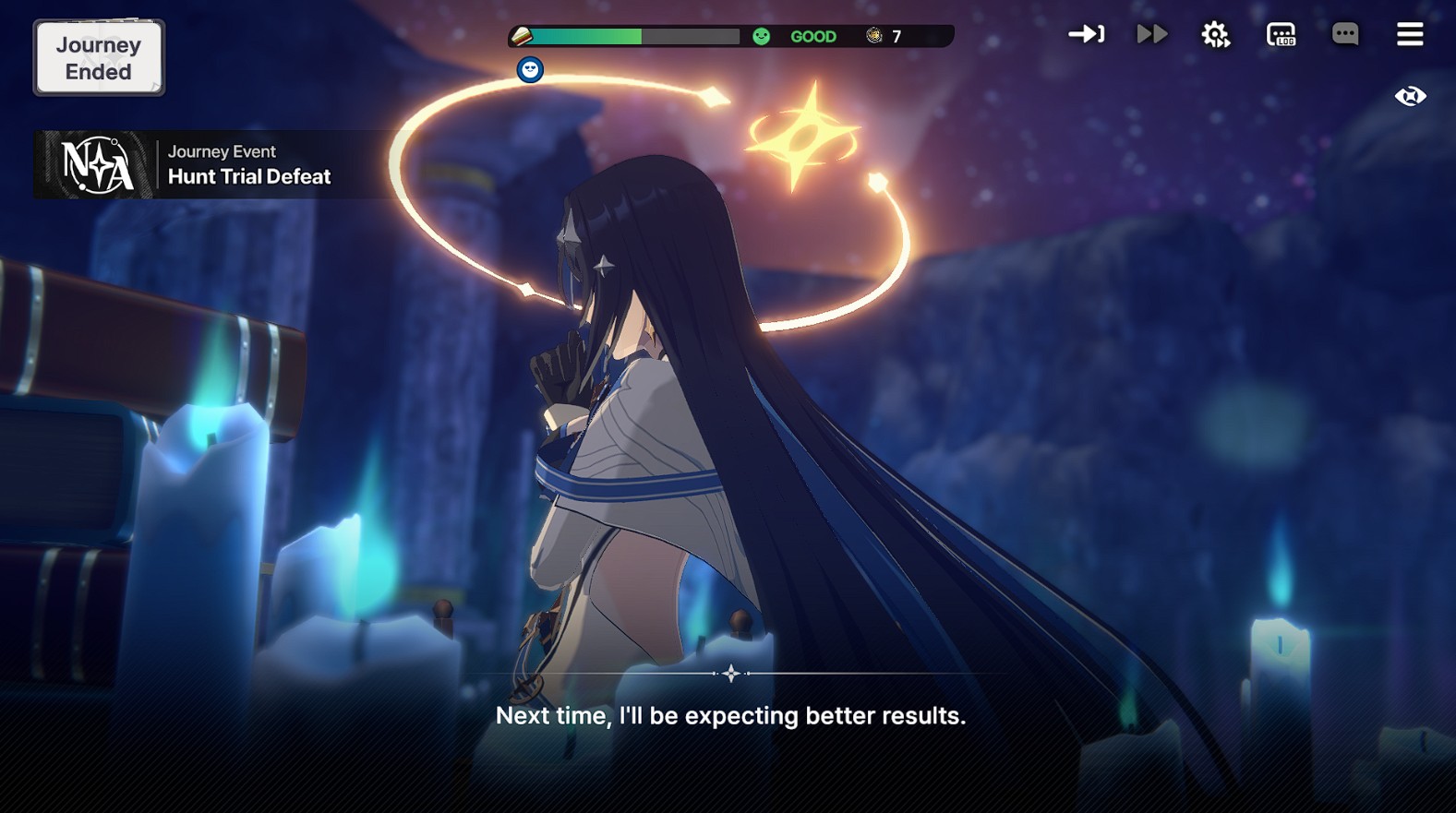1456x813 pixels.
Task: Open the hamburger menu
Action: pyautogui.click(x=1410, y=35)
